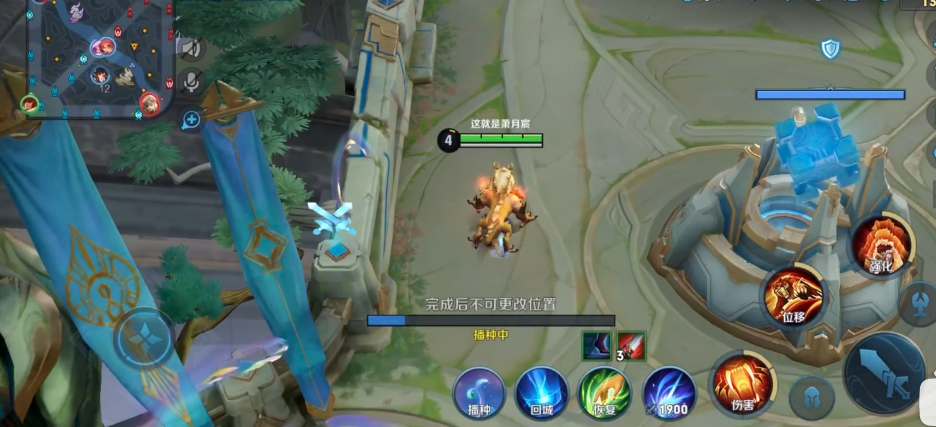This screenshot has height=427, width=936.
Task: Tap the tower attack button beside basic attack
Action: [x=917, y=303]
